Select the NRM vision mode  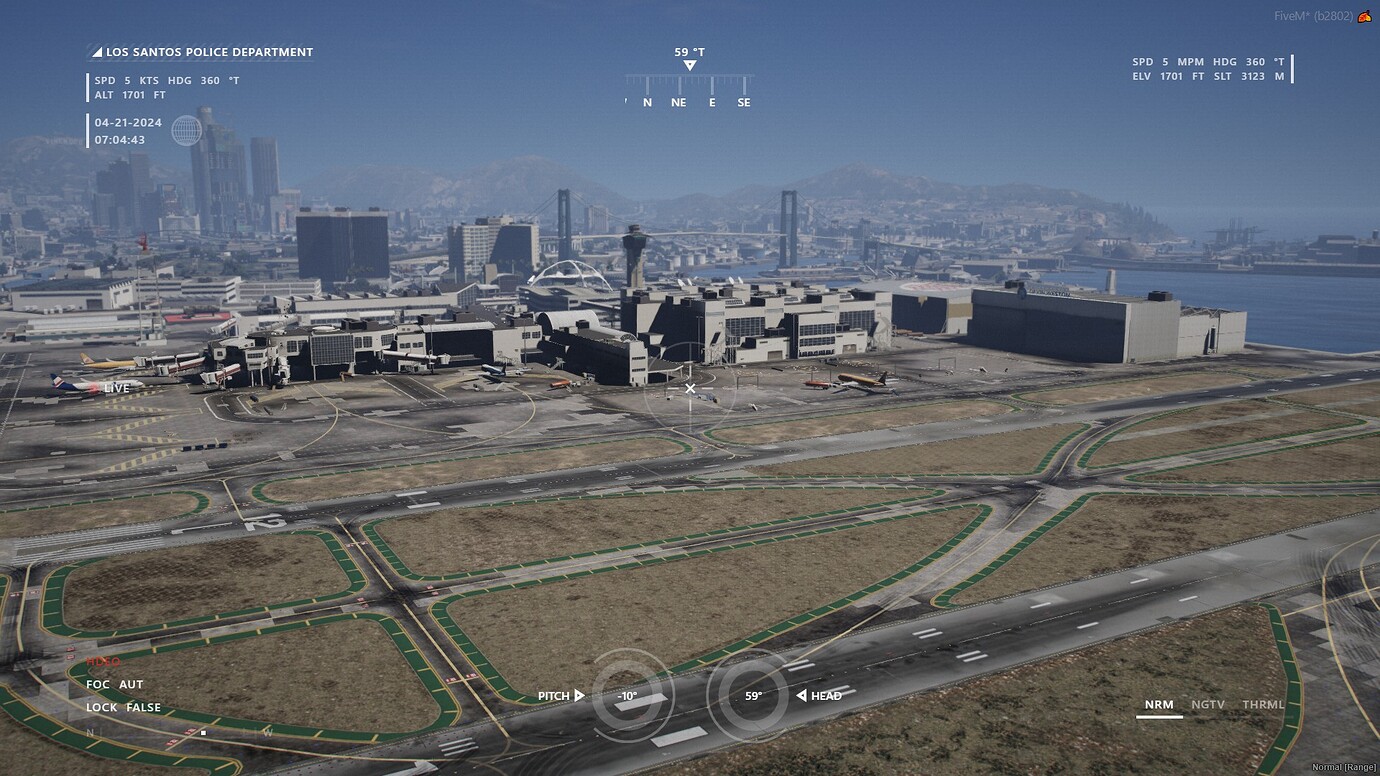(x=1159, y=704)
